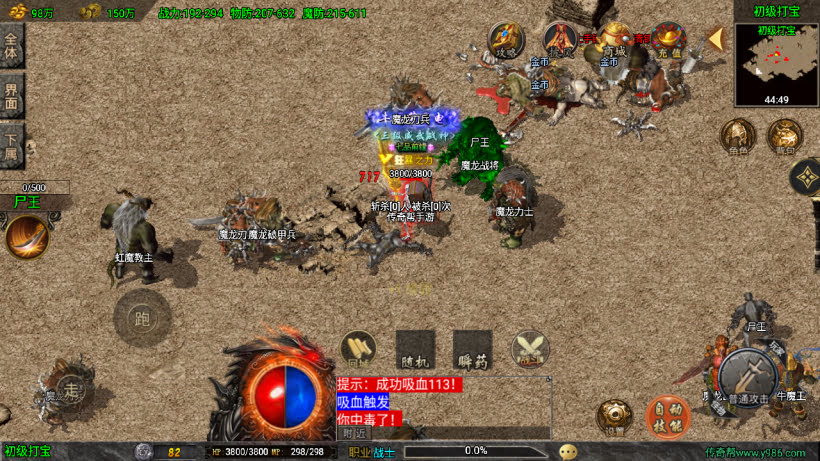This screenshot has height=461, width=820.
Task: Use the 随机 random teleport slot
Action: pyautogui.click(x=415, y=348)
